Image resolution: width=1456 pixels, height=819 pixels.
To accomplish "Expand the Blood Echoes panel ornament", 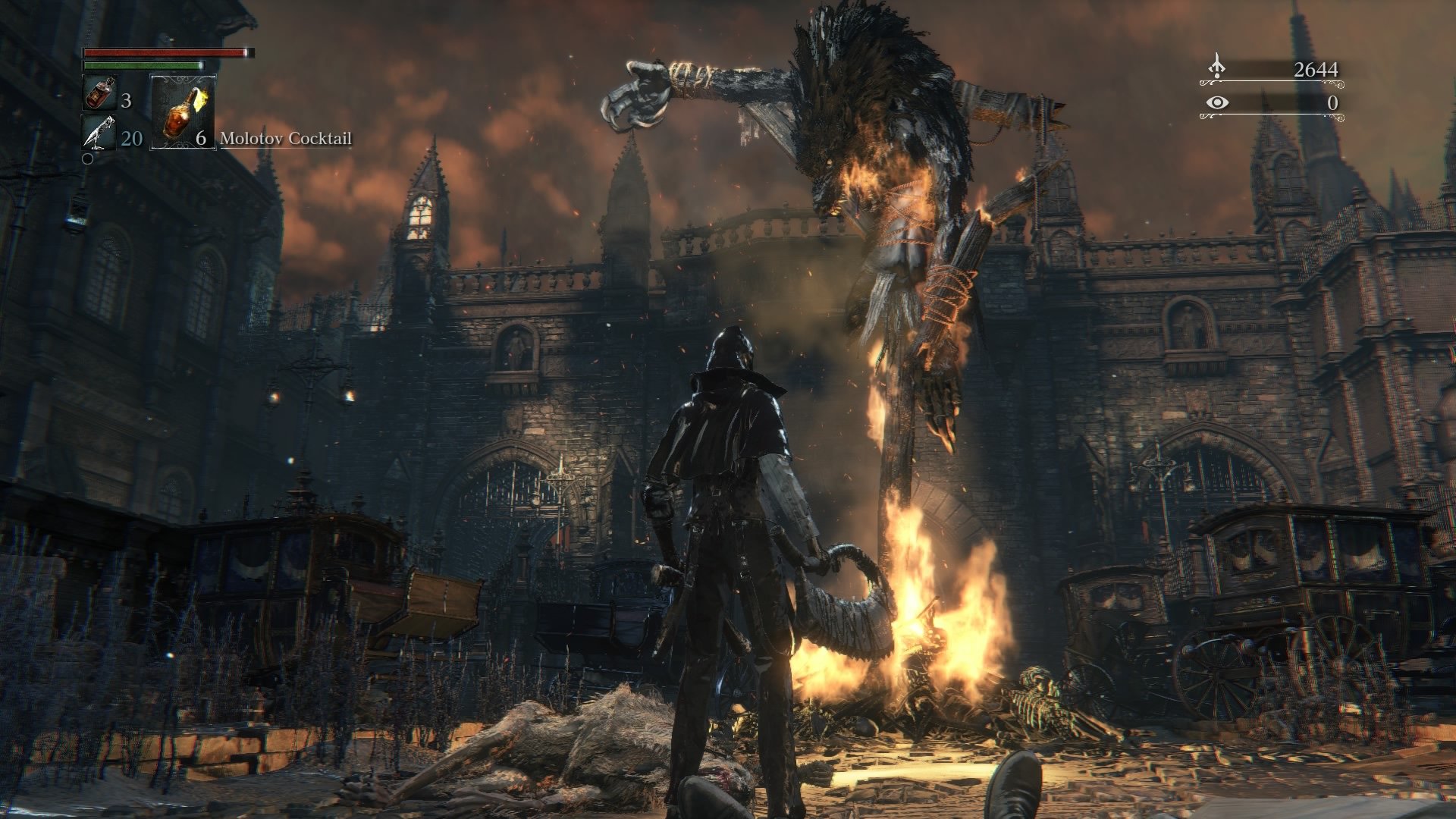I will (1272, 83).
